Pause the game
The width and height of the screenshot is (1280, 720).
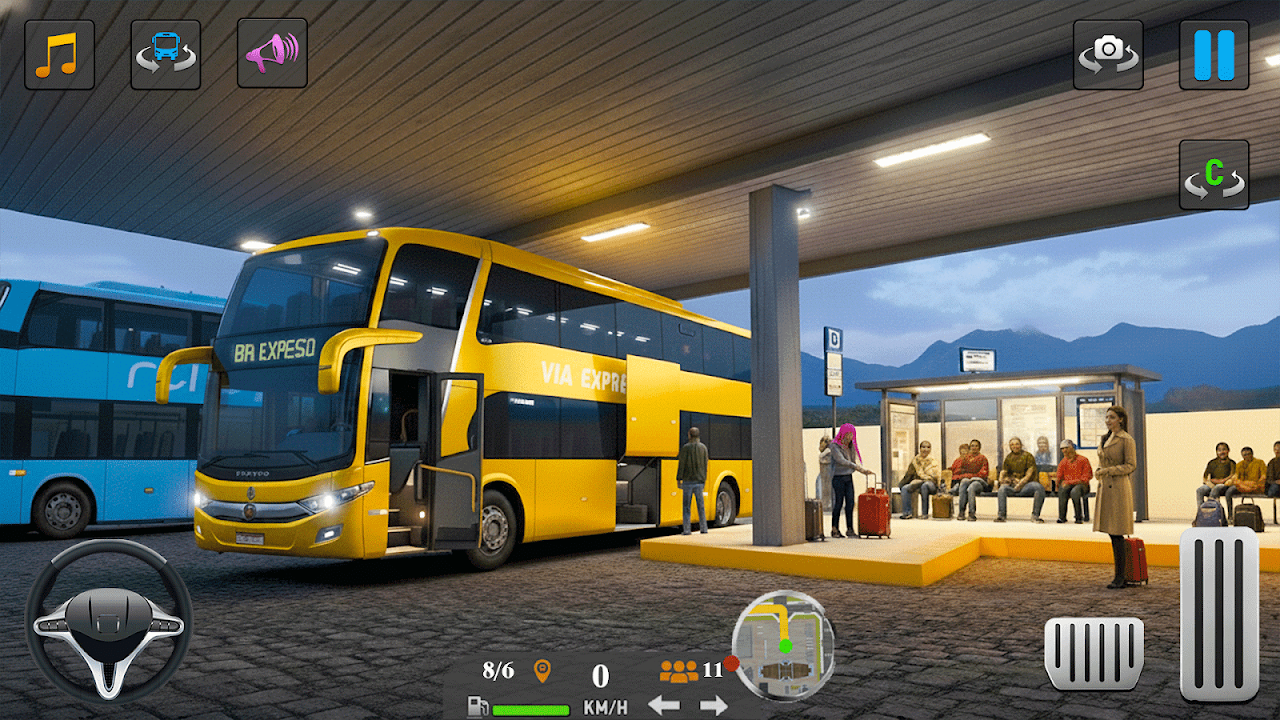[1214, 54]
